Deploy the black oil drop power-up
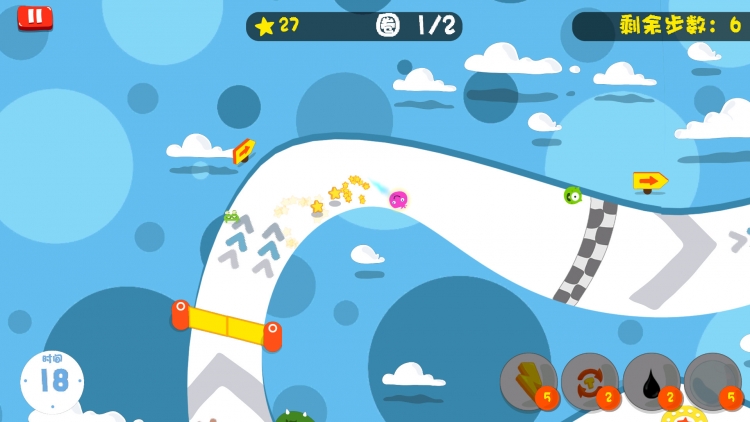The image size is (750, 422). [651, 381]
